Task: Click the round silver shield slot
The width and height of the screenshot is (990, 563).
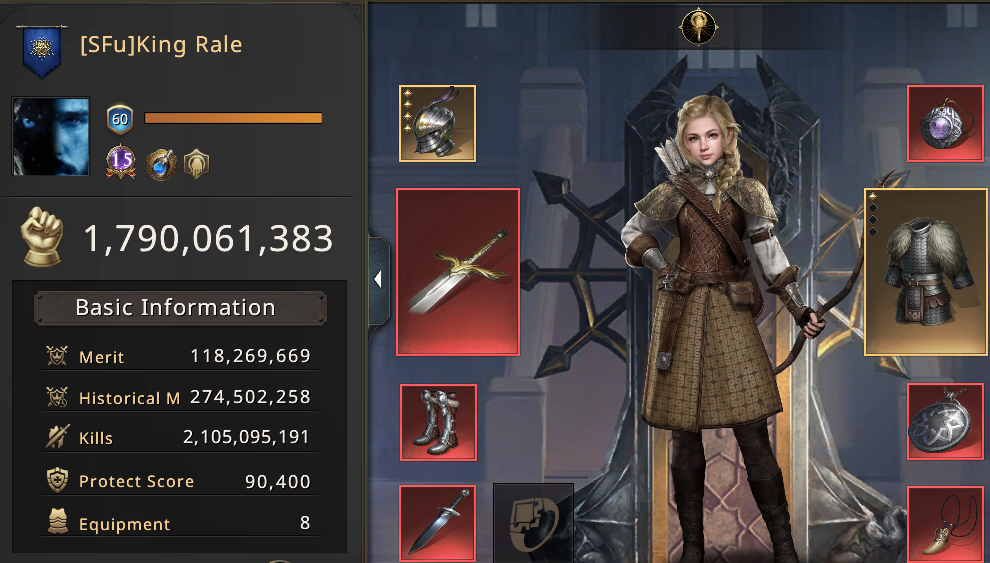Action: (946, 422)
